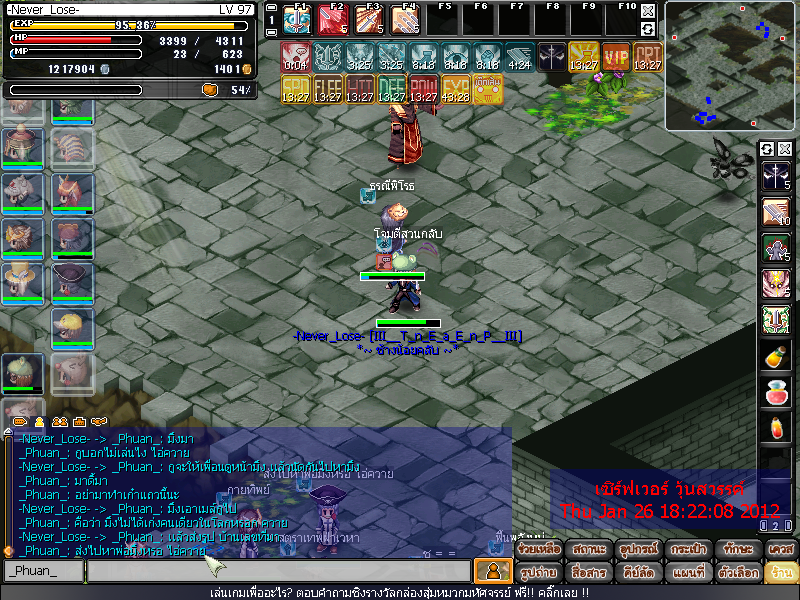Open the เควส (quest) log
800x600 pixels.
[781, 550]
